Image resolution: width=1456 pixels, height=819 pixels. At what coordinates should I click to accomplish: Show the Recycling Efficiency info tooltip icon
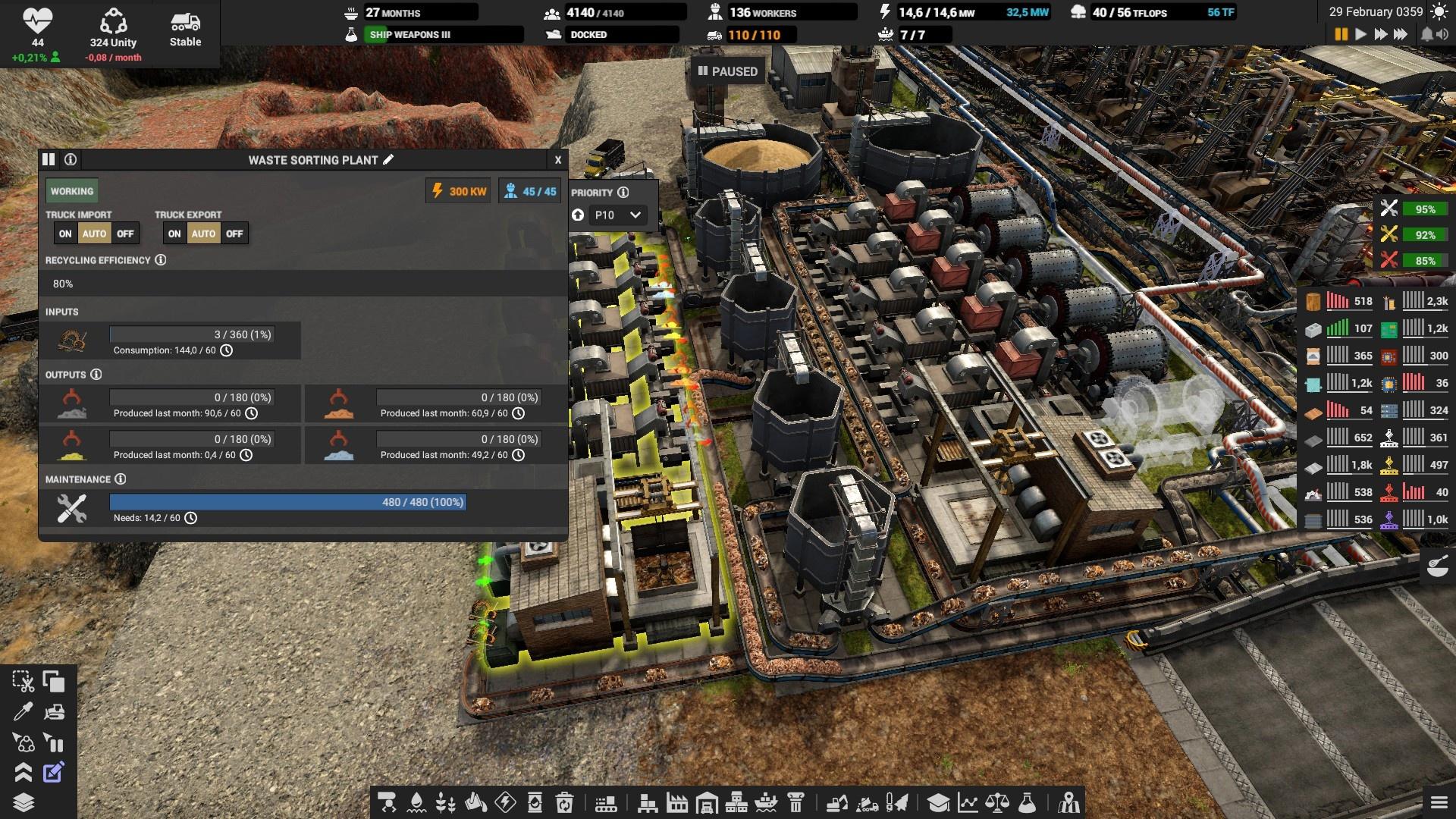161,260
